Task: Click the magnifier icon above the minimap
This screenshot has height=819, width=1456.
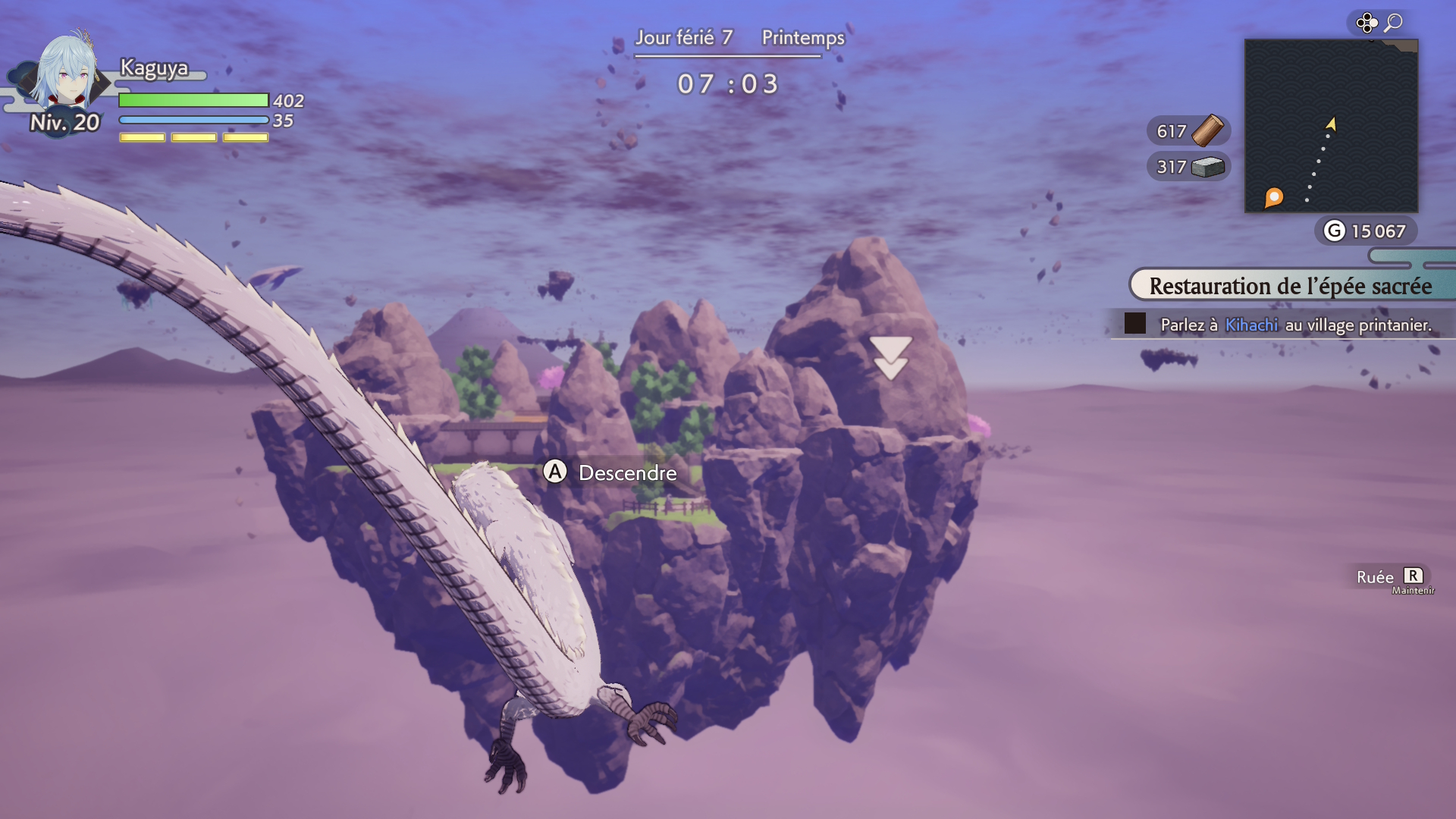Action: (x=1393, y=23)
